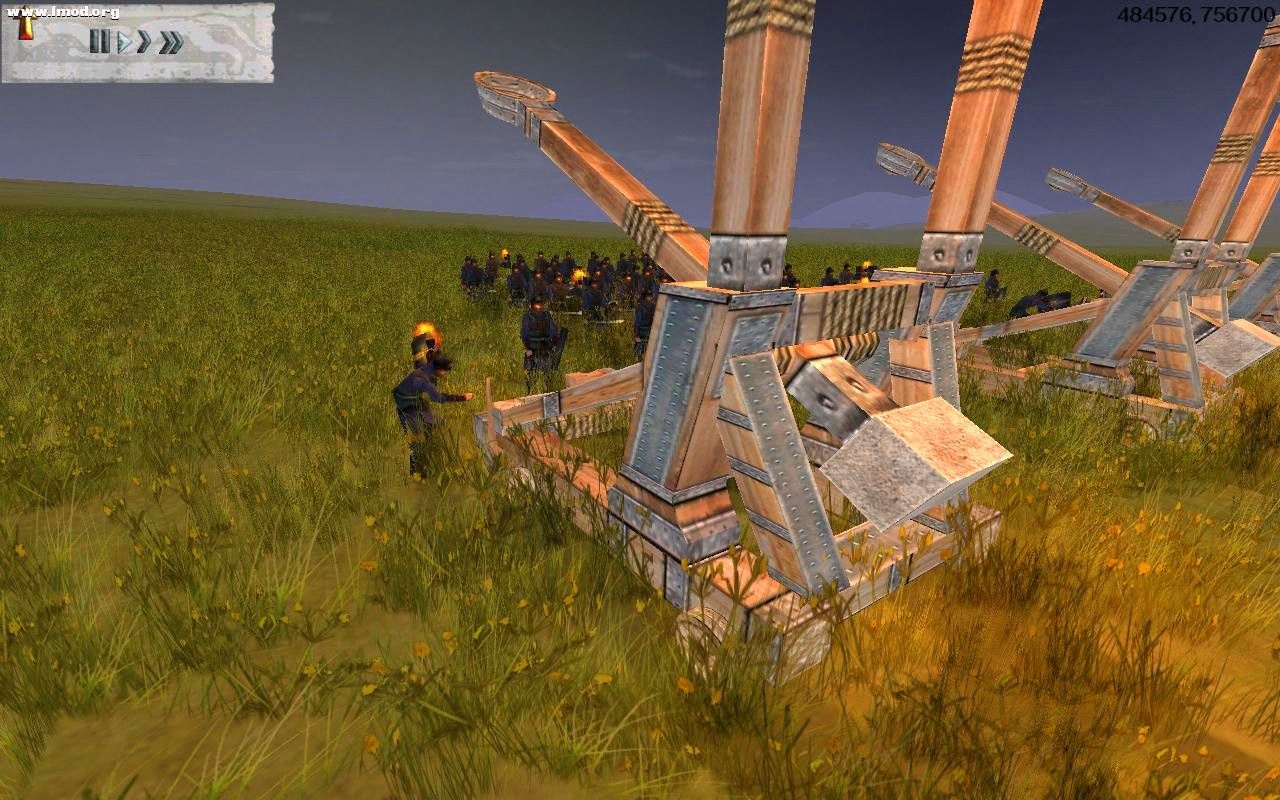Click the flaming arrow banner icon top-left
Image resolution: width=1280 pixels, height=800 pixels.
[26, 25]
